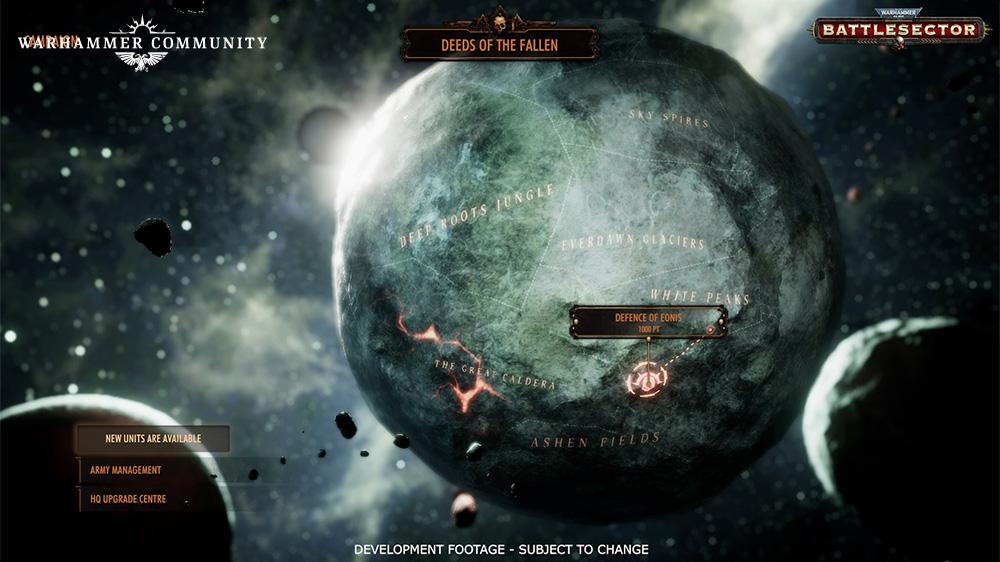Click the Warhammer Community logo
Screen dimensions: 1000x562
click(x=142, y=44)
